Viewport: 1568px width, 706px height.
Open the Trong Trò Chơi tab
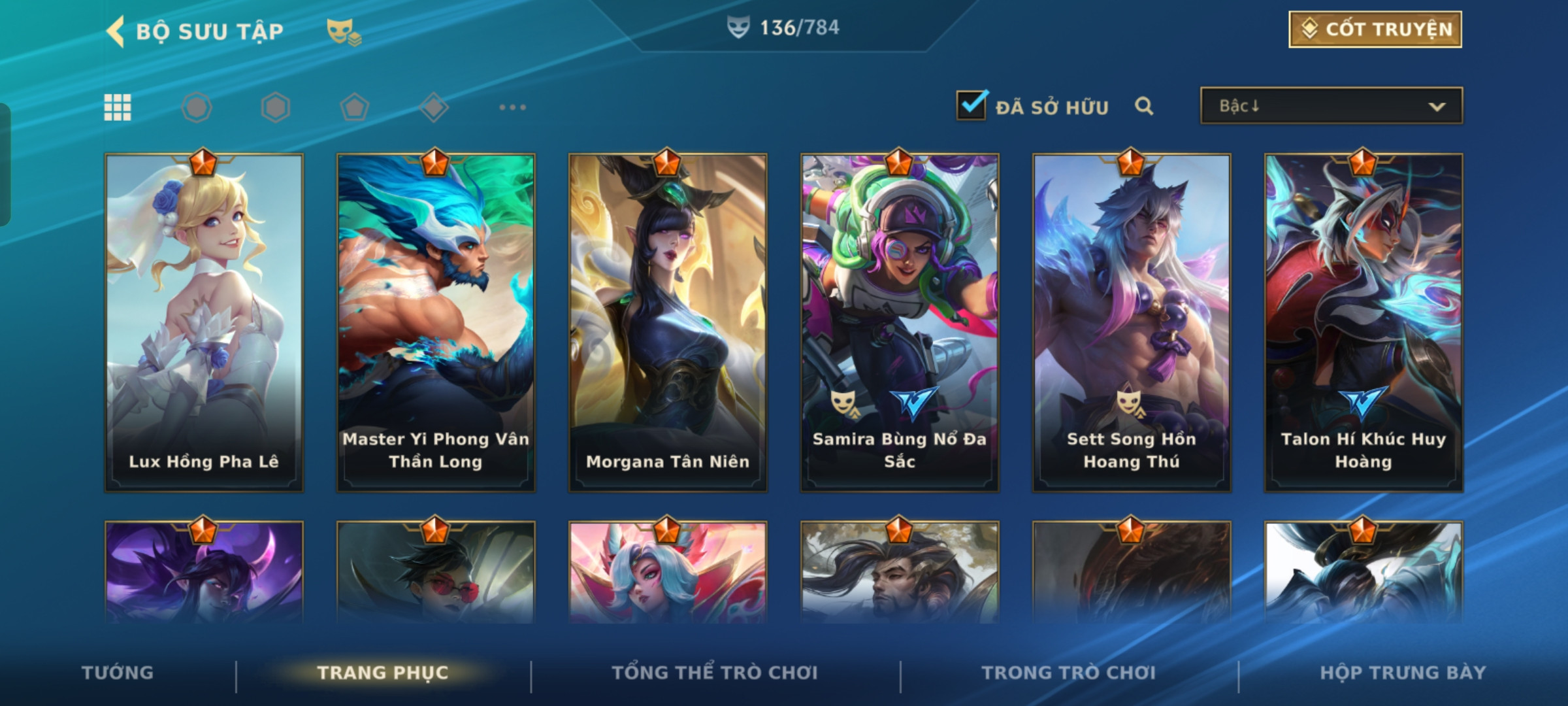1069,673
